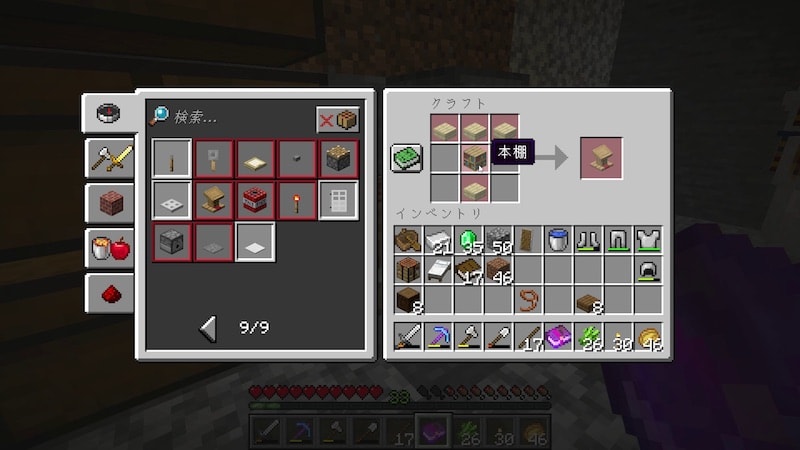This screenshot has width=800, height=450.
Task: Click the recipe book search field
Action: (x=235, y=118)
